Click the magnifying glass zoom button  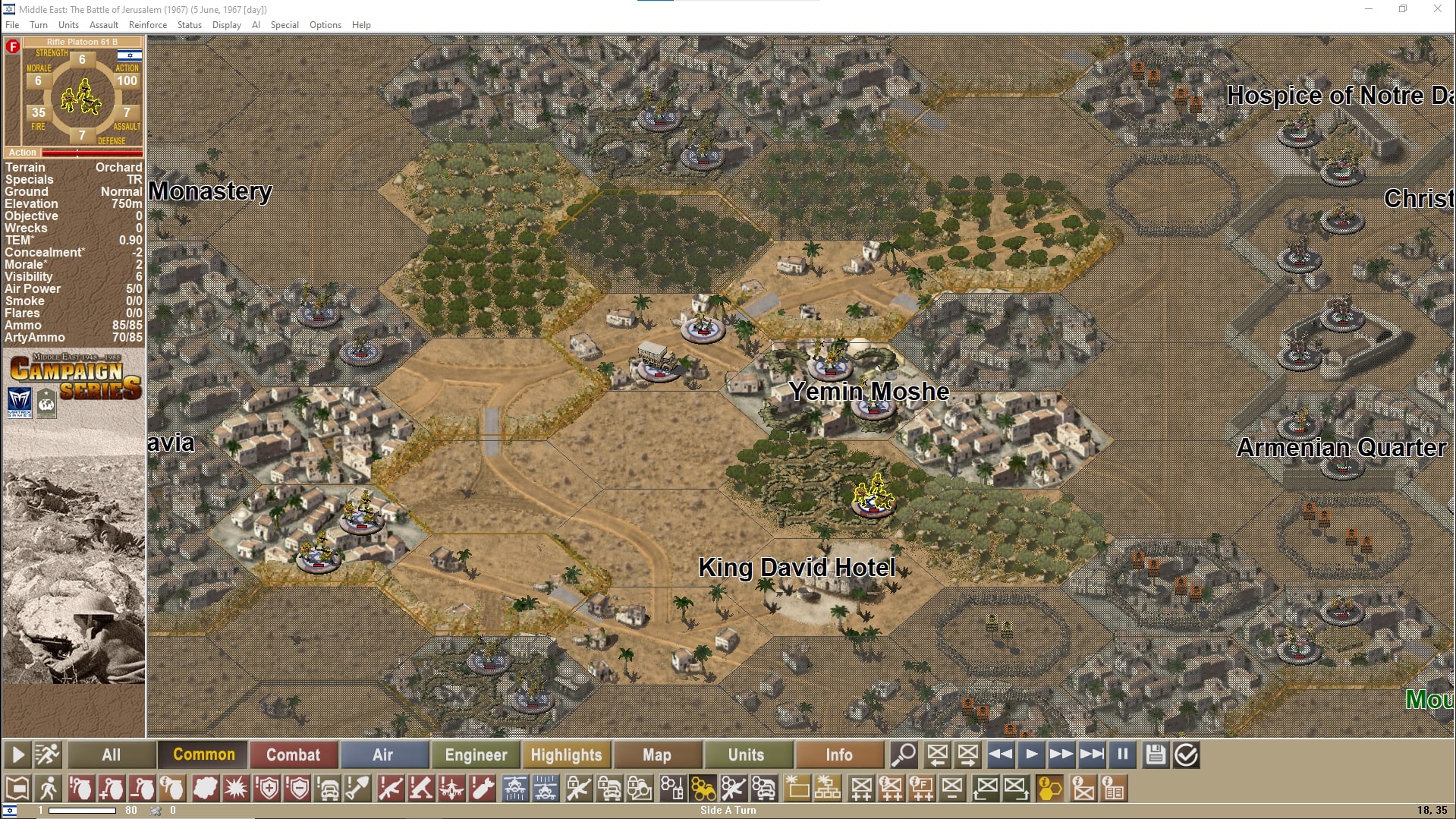(904, 754)
